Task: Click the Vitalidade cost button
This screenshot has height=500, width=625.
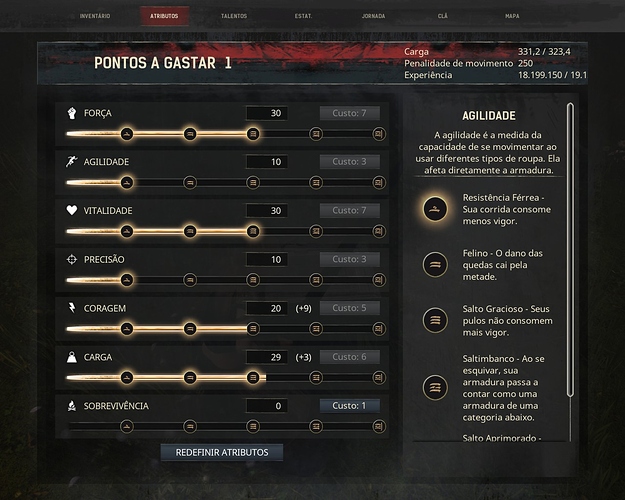Action: [x=349, y=211]
